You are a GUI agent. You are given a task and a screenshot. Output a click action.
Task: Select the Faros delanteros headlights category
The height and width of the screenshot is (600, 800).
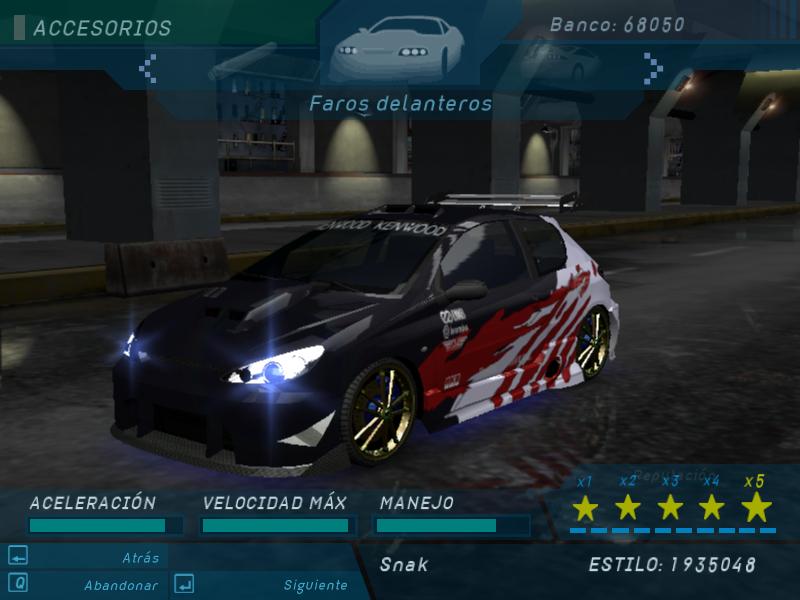(x=398, y=48)
